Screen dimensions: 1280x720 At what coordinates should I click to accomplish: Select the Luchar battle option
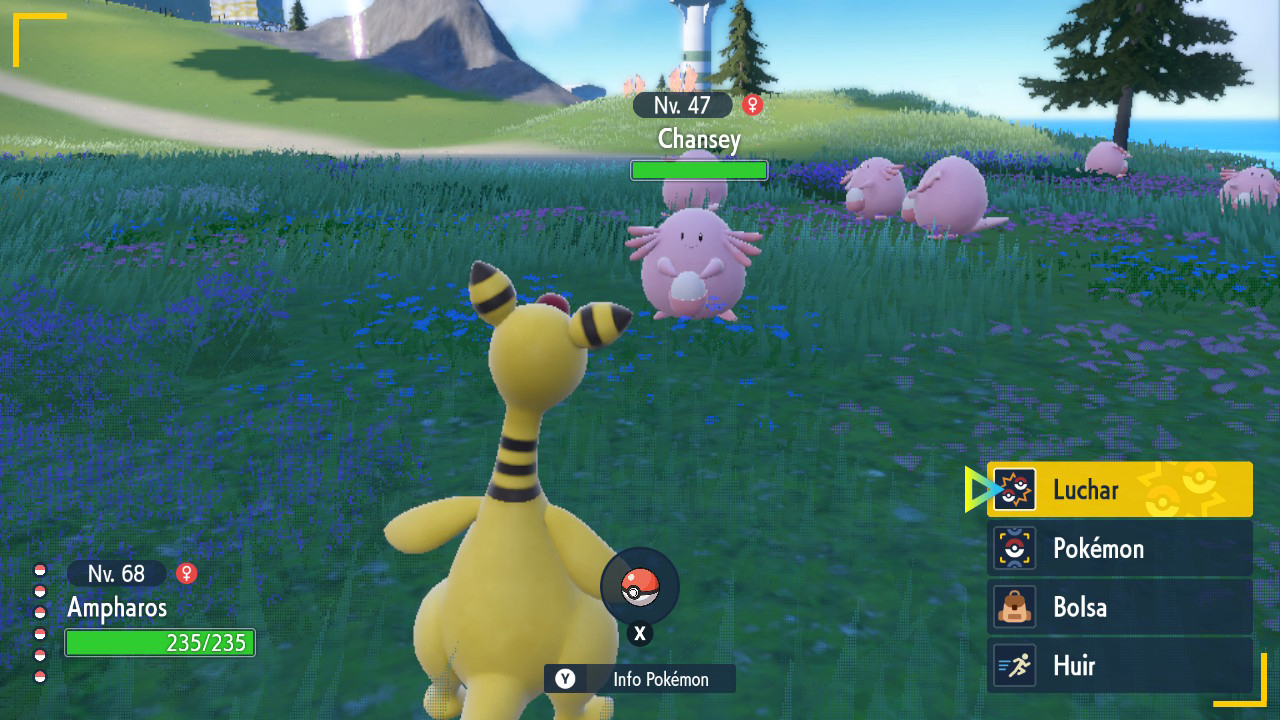[1119, 490]
